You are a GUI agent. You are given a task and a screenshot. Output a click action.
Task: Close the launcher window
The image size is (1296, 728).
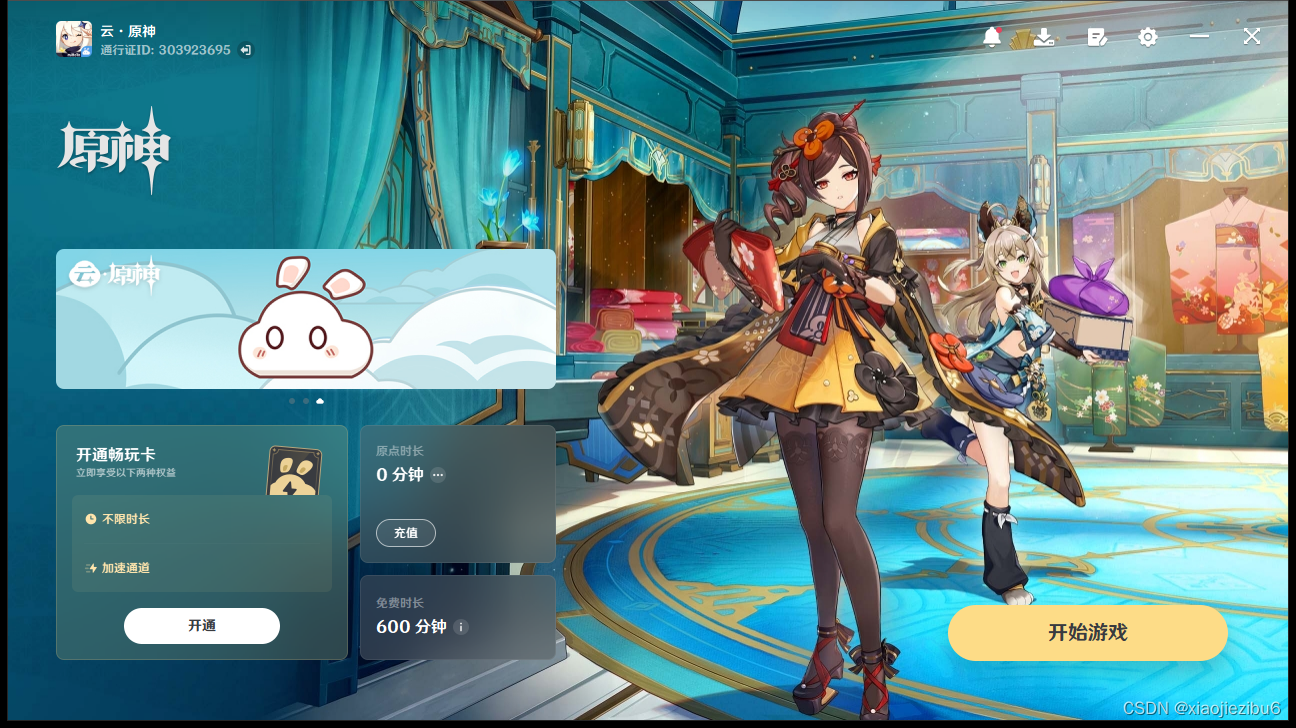pos(1252,37)
